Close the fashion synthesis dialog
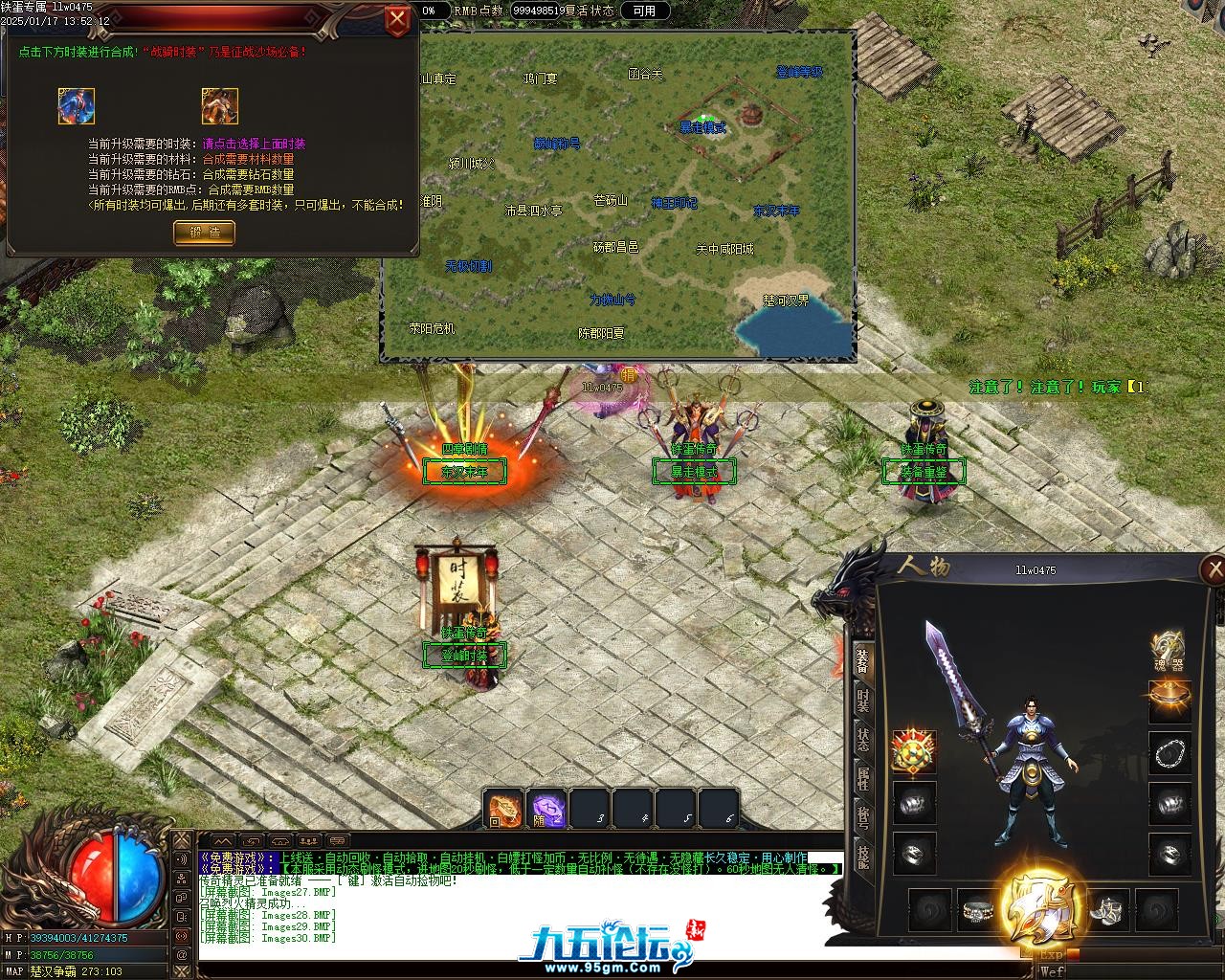This screenshot has height=980, width=1225. 396,19
